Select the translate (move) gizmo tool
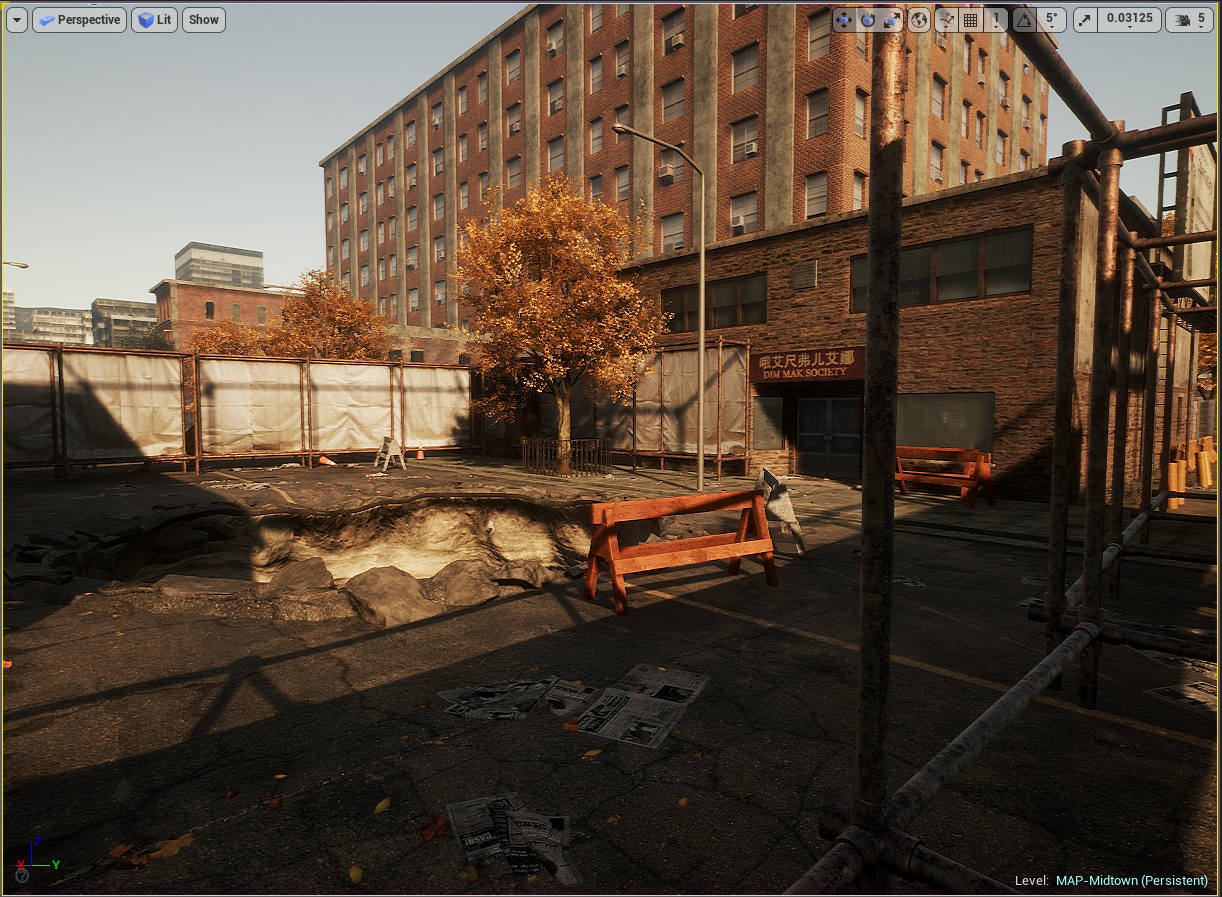 pyautogui.click(x=845, y=20)
